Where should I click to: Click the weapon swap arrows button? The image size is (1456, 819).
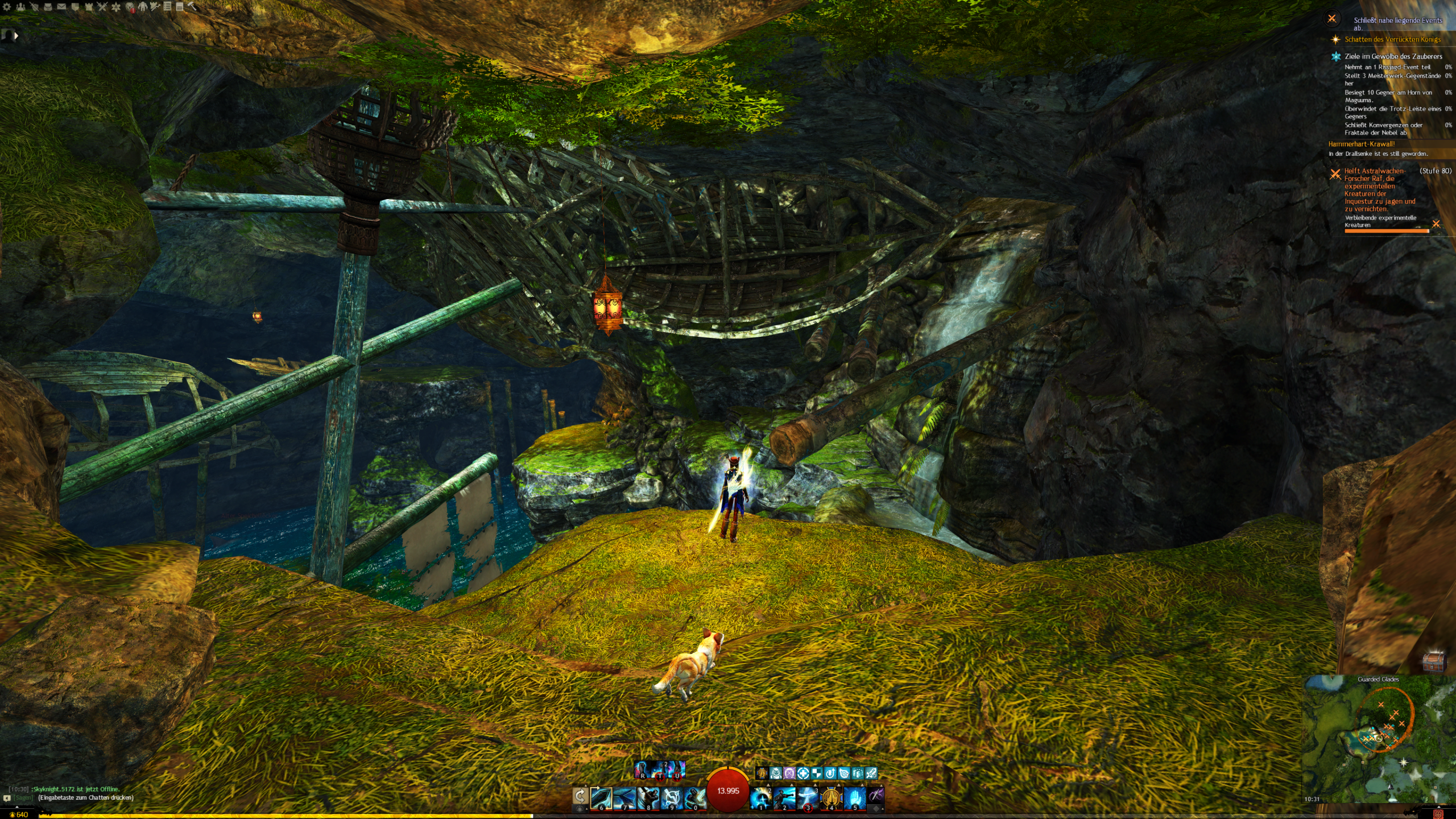pyautogui.click(x=580, y=796)
